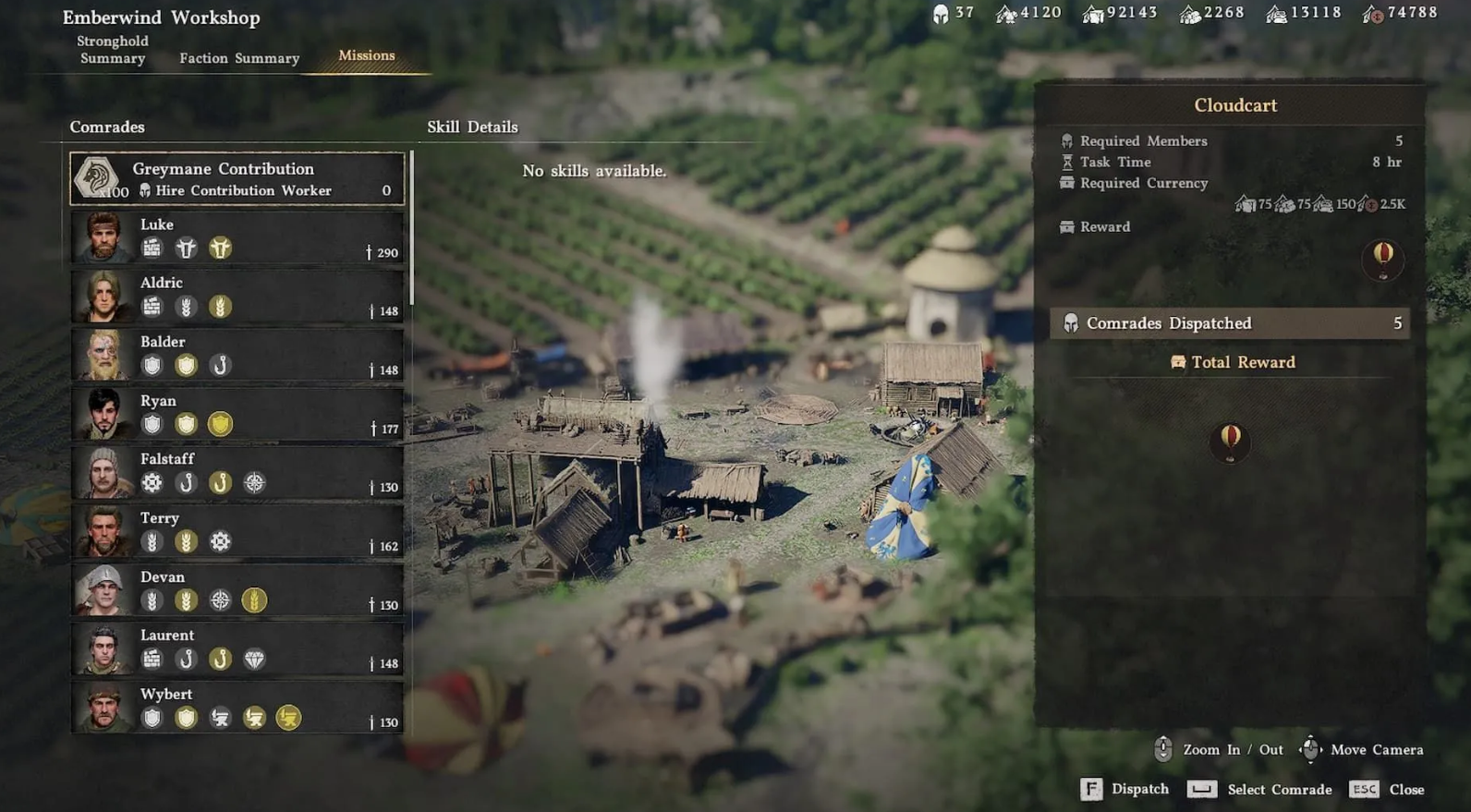Viewport: 1471px width, 812px height.
Task: Switch to the Stronghold Summary tab
Action: [x=113, y=50]
